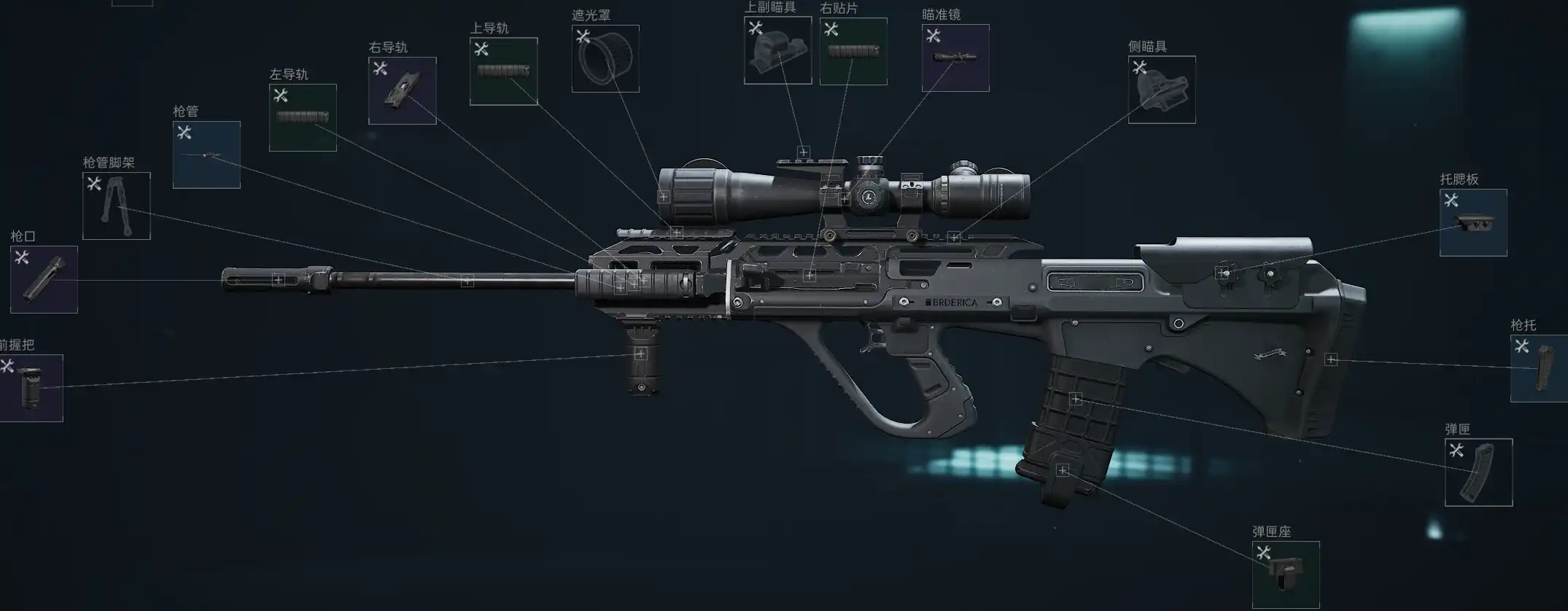Open the 上副瞄具 secondary sight slot
The width and height of the screenshot is (1568, 611).
pos(777,50)
